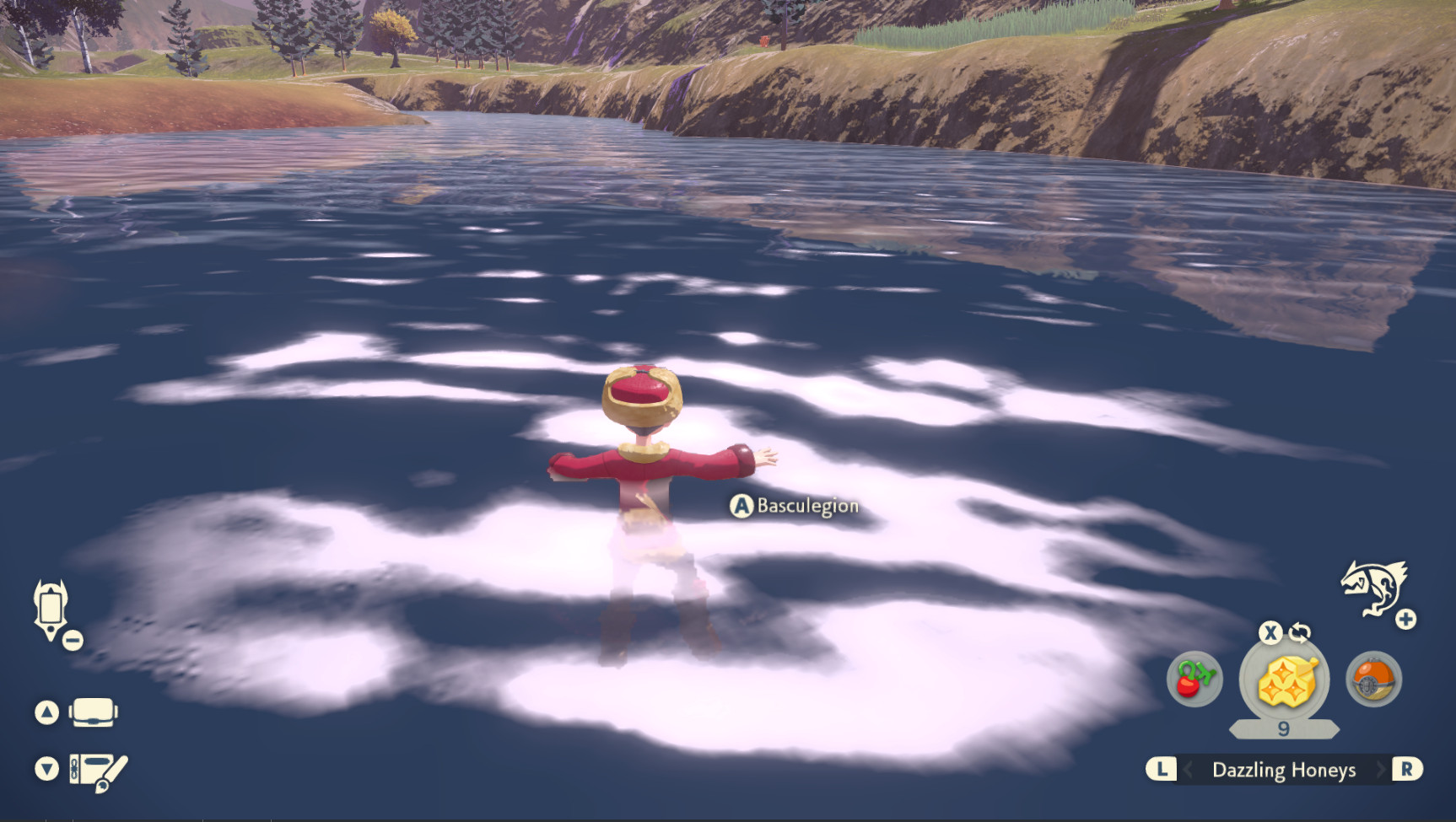The width and height of the screenshot is (1456, 822).
Task: Open the satchel bag icon
Action: 93,713
